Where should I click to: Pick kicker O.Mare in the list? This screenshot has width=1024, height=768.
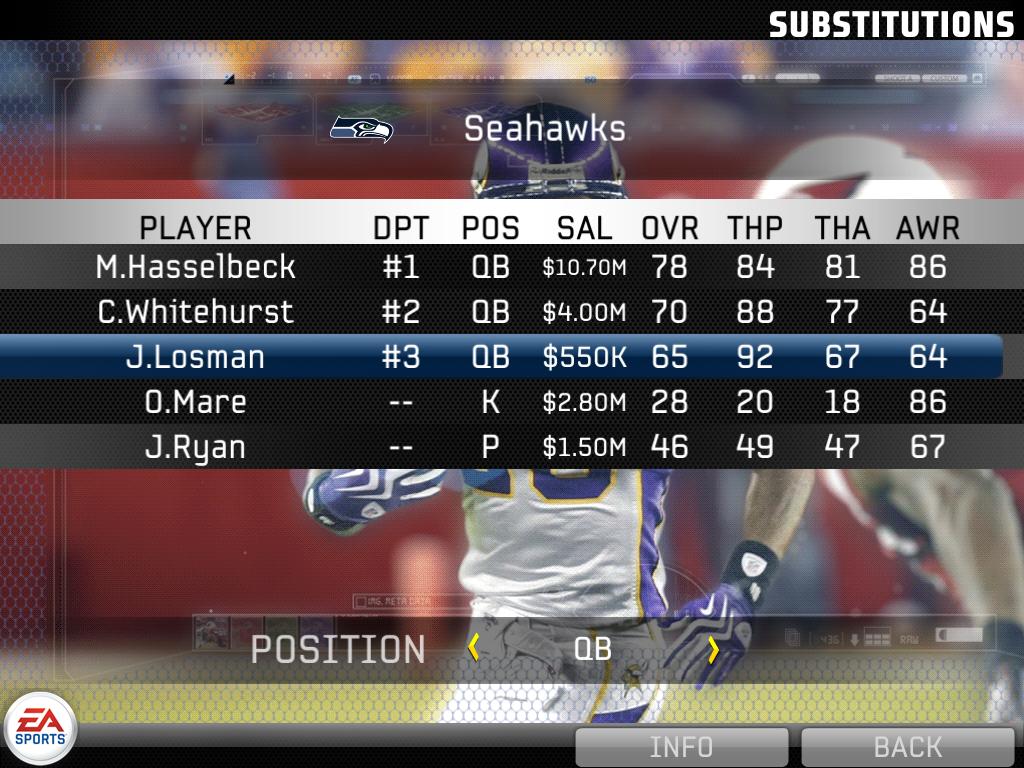[x=500, y=402]
